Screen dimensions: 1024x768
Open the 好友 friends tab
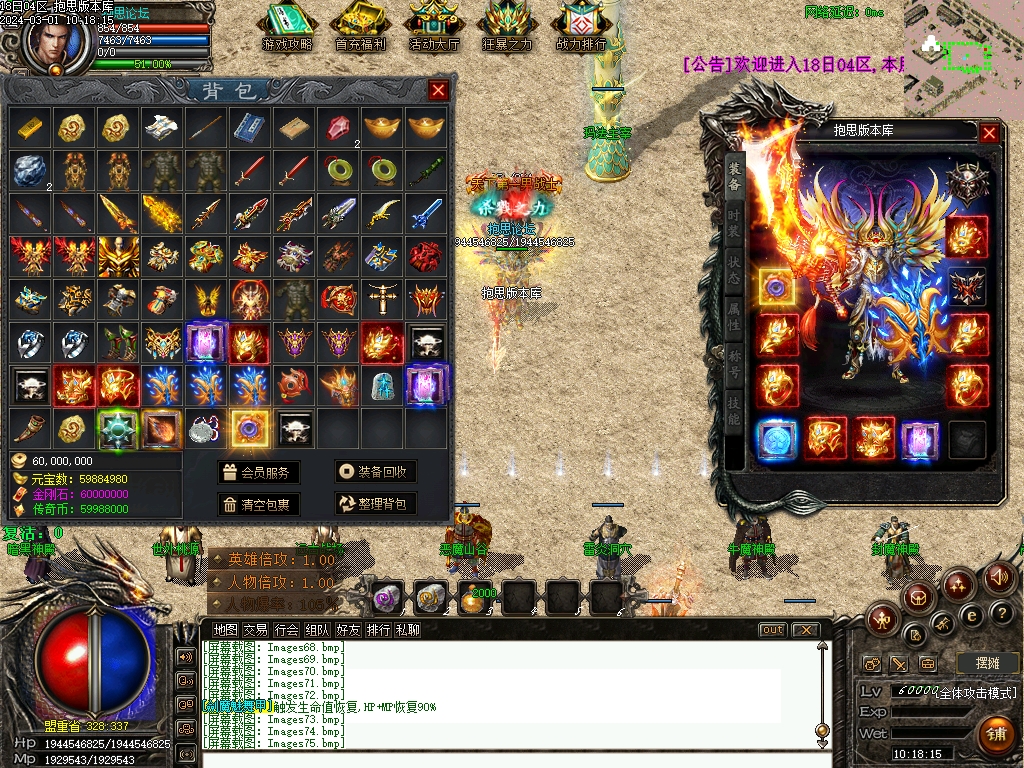click(348, 630)
